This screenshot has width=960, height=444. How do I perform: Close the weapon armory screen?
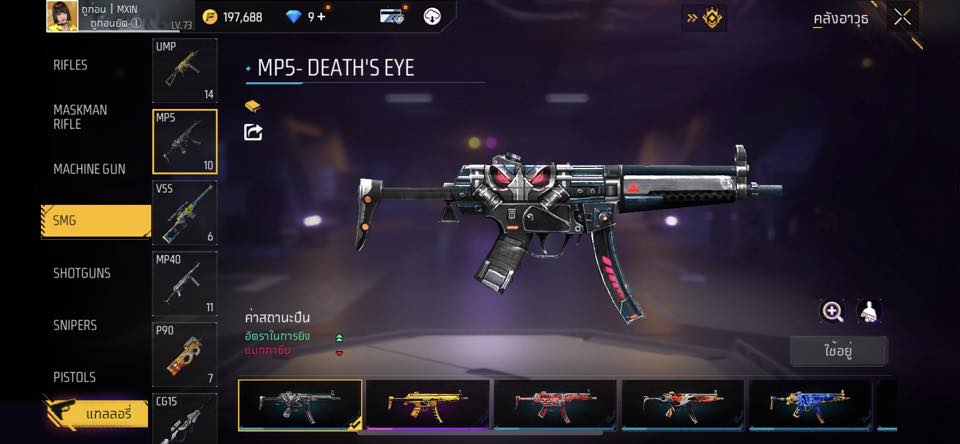pyautogui.click(x=903, y=17)
